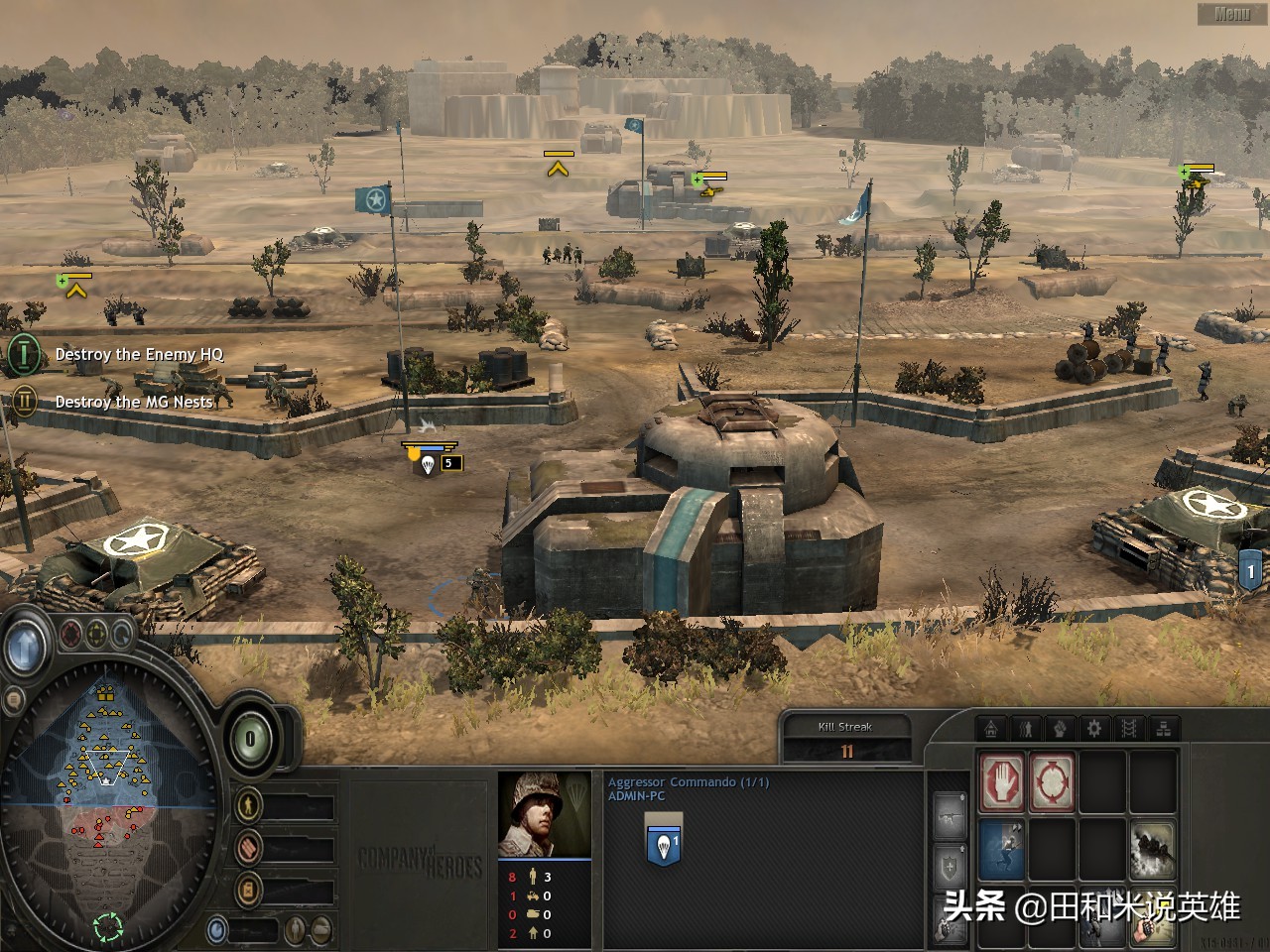The height and width of the screenshot is (952, 1270).
Task: Open the commander tree blue arrow button
Action: tap(23, 649)
